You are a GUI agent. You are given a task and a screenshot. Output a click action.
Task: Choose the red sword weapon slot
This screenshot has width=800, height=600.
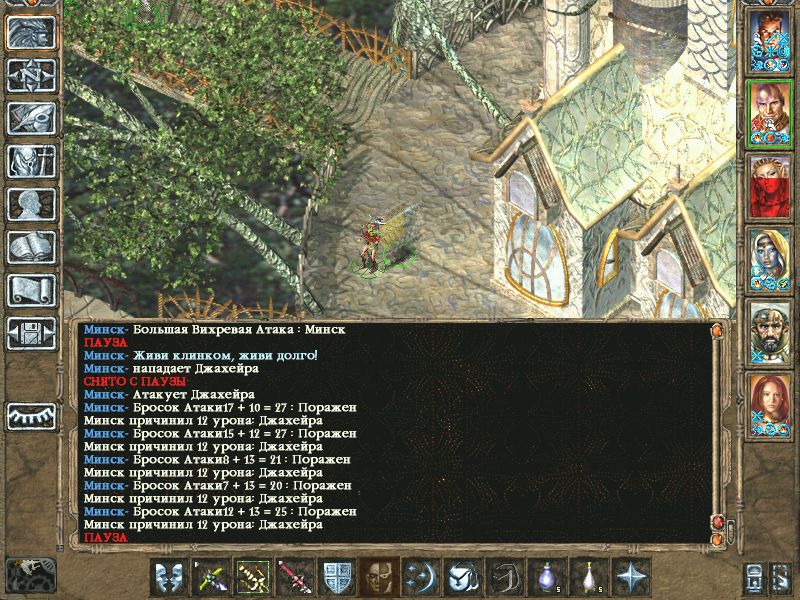(292, 577)
